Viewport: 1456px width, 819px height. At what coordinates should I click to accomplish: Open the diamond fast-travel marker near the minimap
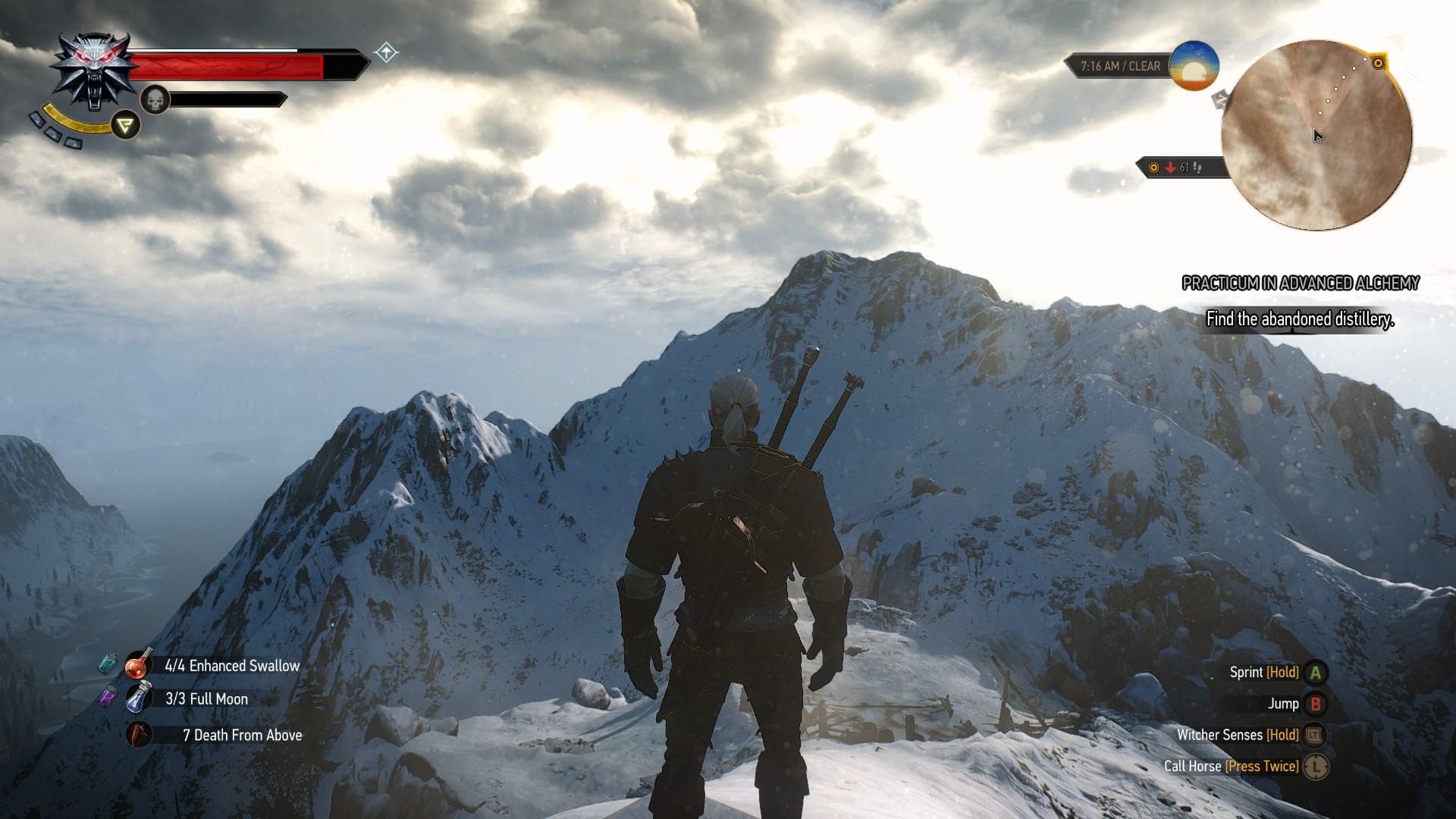[1220, 99]
